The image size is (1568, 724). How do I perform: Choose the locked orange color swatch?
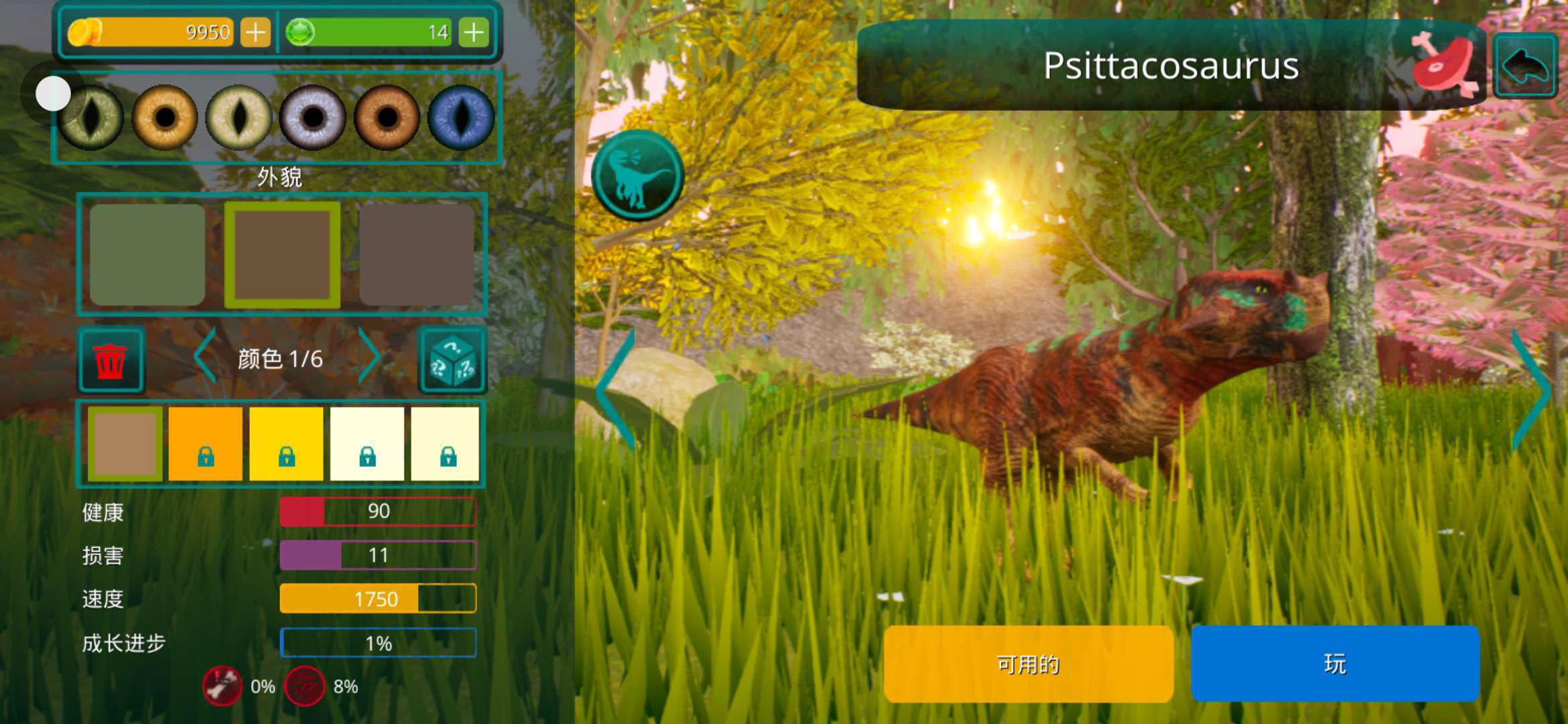point(206,444)
